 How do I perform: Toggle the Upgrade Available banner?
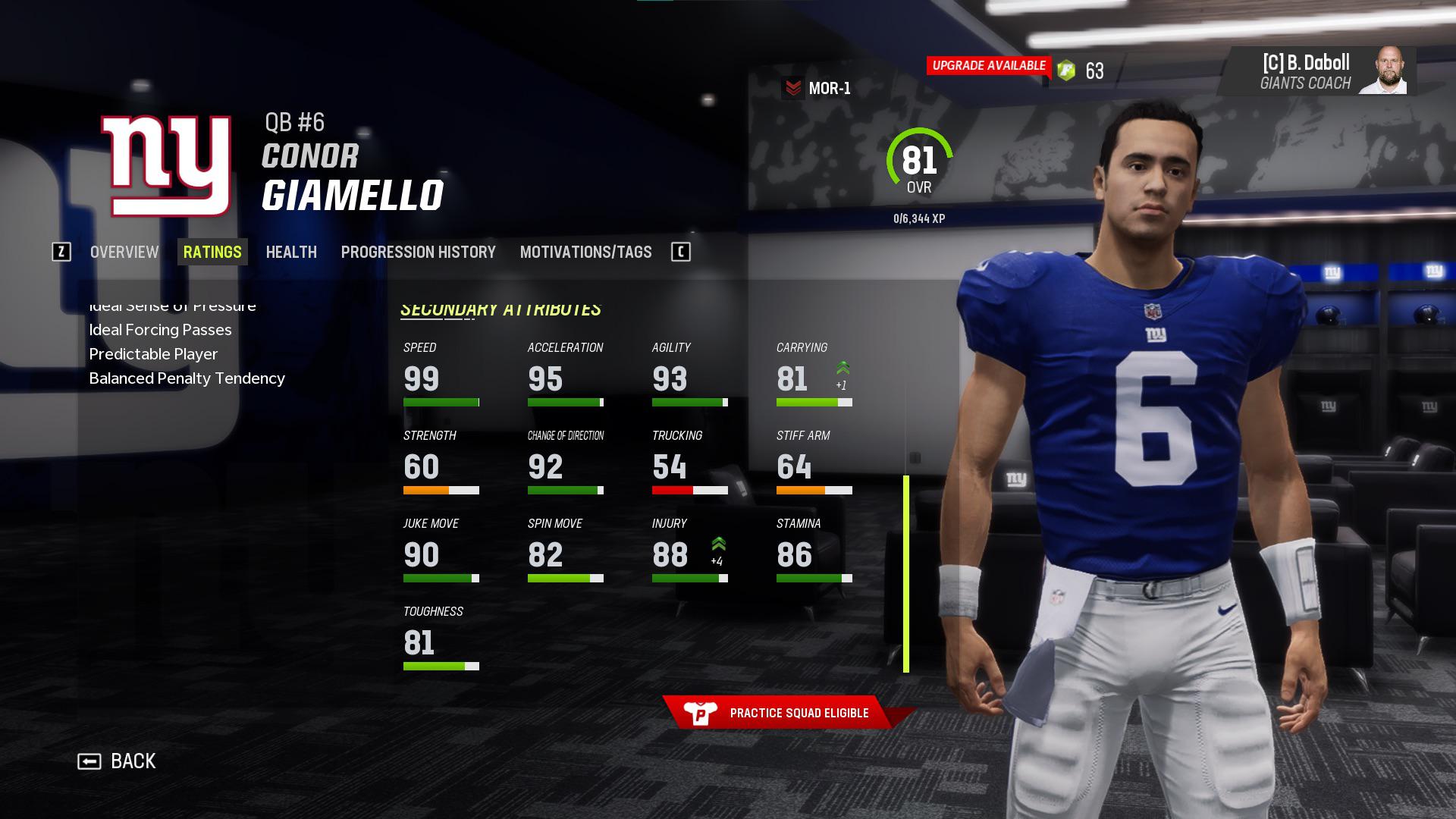[987, 65]
